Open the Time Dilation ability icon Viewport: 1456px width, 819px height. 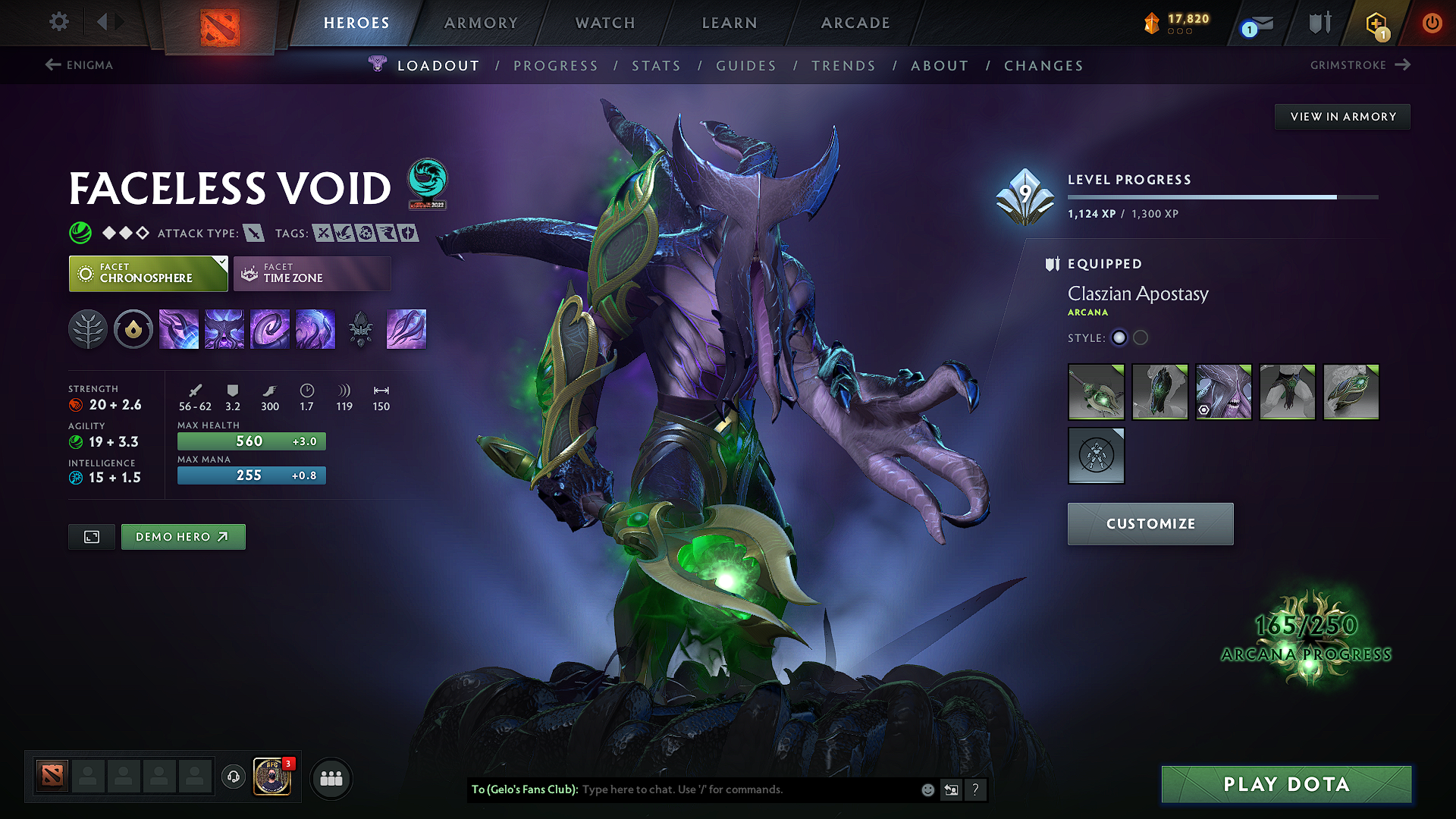point(224,328)
